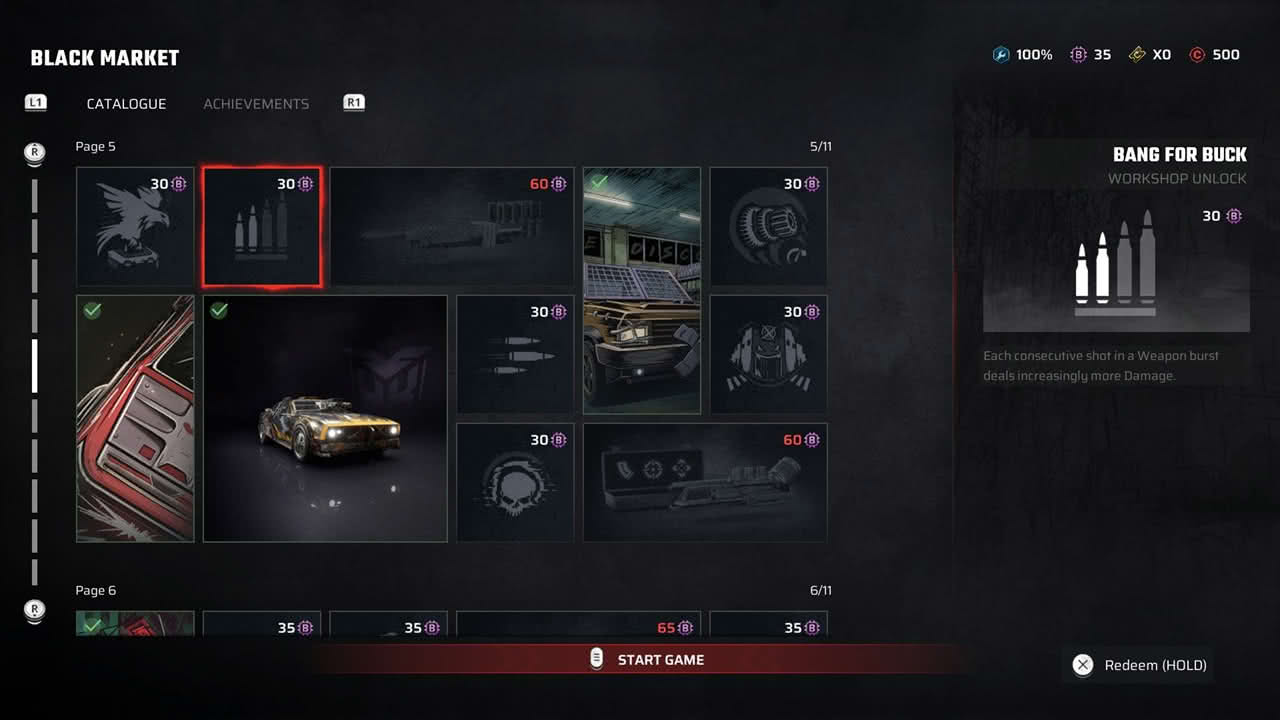Image resolution: width=1280 pixels, height=720 pixels.
Task: Select the 60-cost long gun tile
Action: coord(452,227)
